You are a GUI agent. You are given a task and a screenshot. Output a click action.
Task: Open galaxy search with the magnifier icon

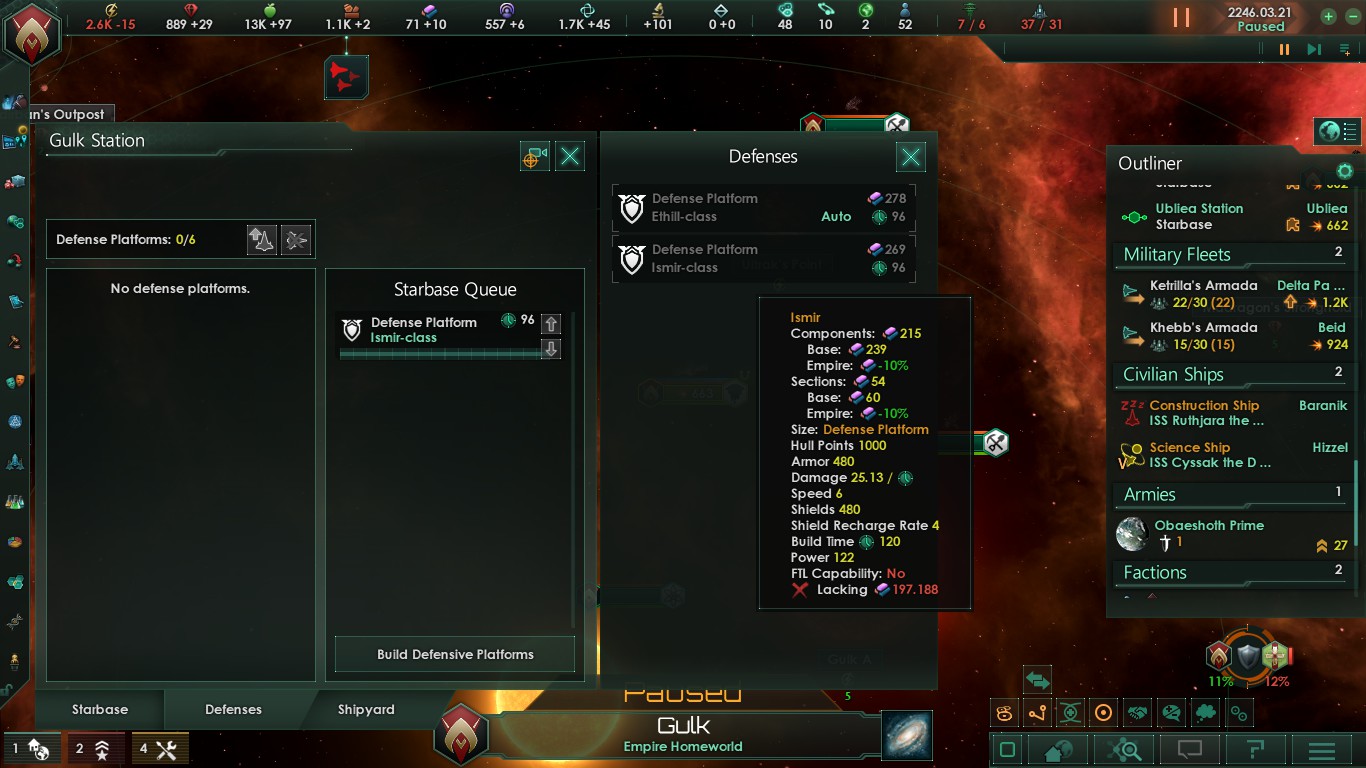point(1124,748)
